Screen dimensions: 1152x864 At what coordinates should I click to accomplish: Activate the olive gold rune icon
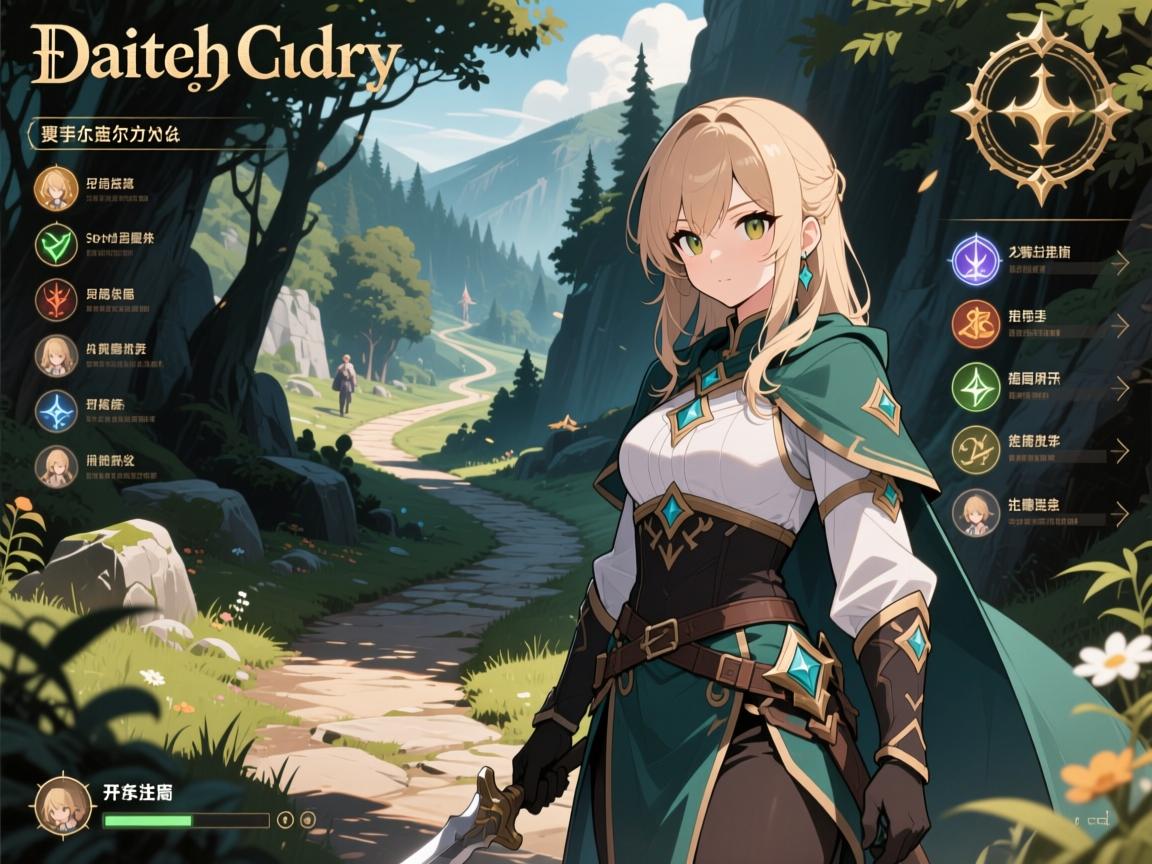pyautogui.click(x=976, y=450)
